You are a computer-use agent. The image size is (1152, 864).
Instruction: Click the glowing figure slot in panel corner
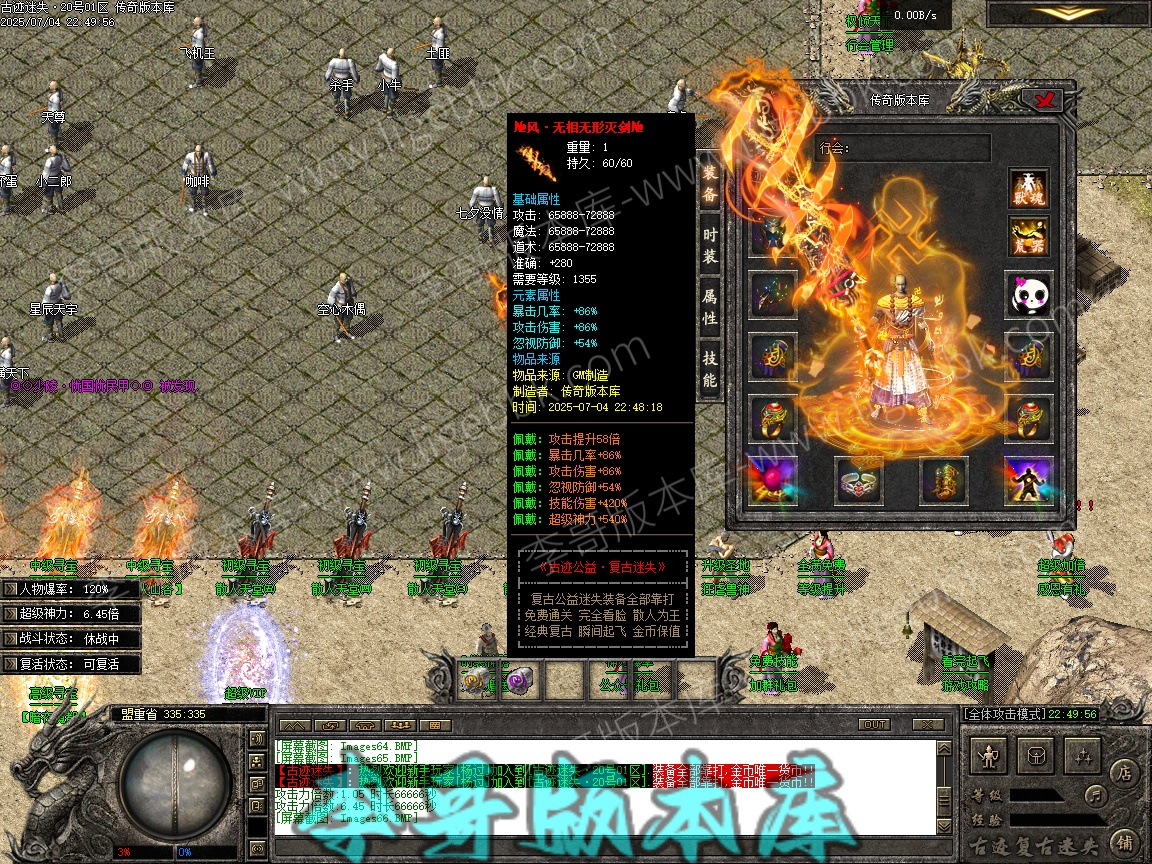(1029, 482)
